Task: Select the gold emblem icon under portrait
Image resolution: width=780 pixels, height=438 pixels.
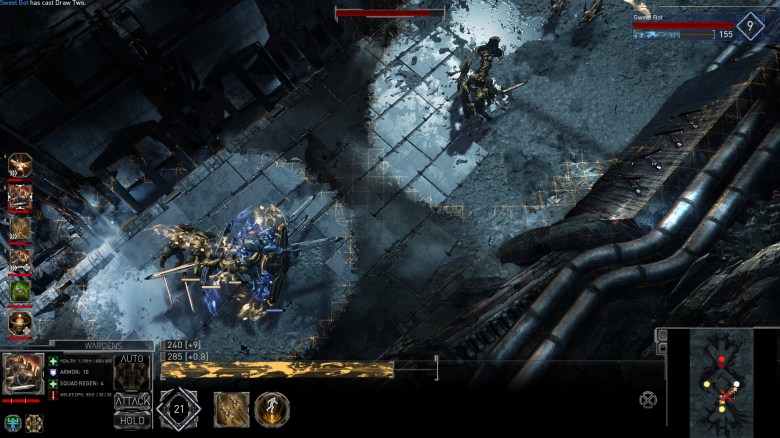Action: (x=35, y=423)
